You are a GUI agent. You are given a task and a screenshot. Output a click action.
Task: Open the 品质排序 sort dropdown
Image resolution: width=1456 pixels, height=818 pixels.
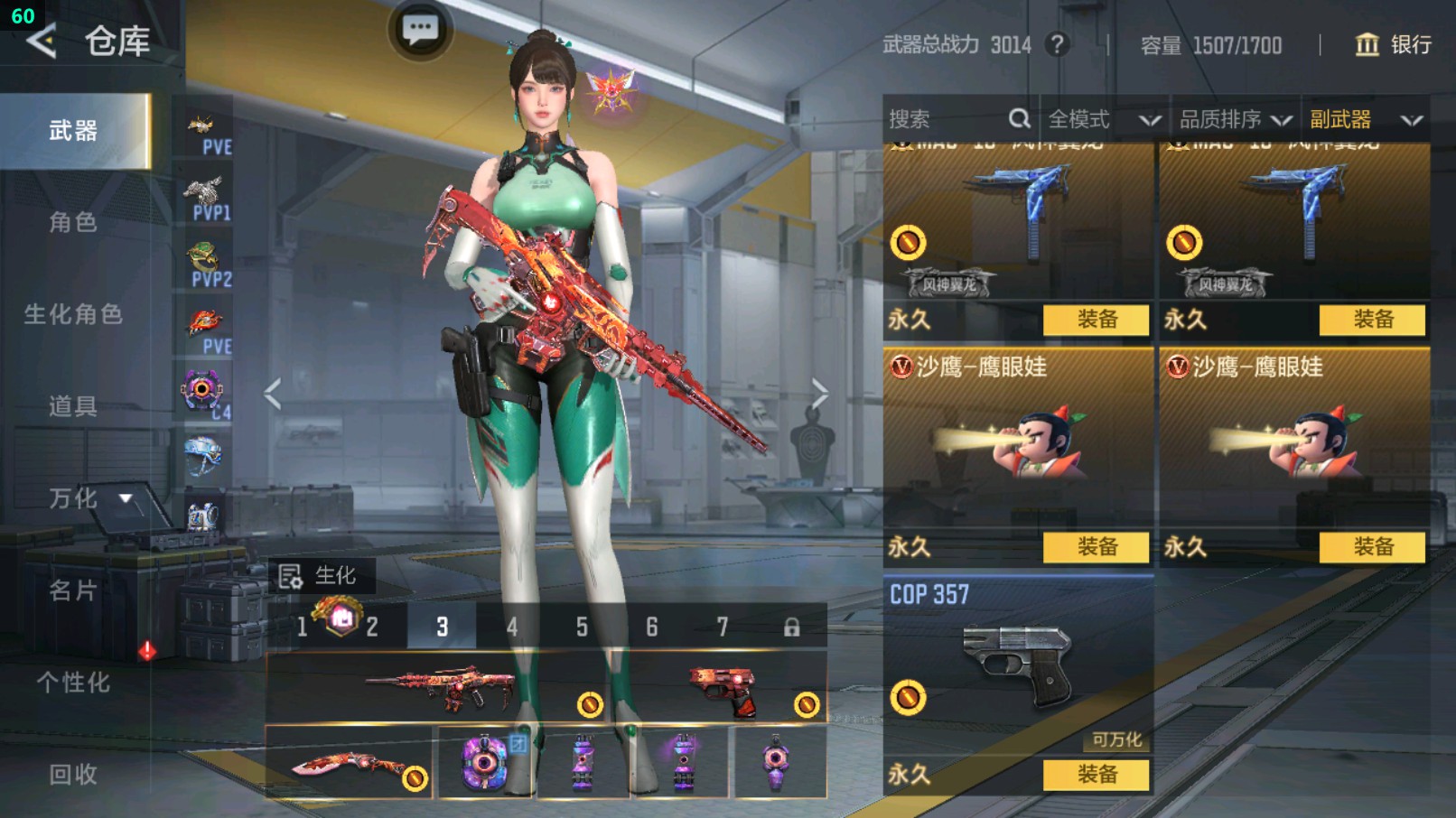pos(1234,119)
